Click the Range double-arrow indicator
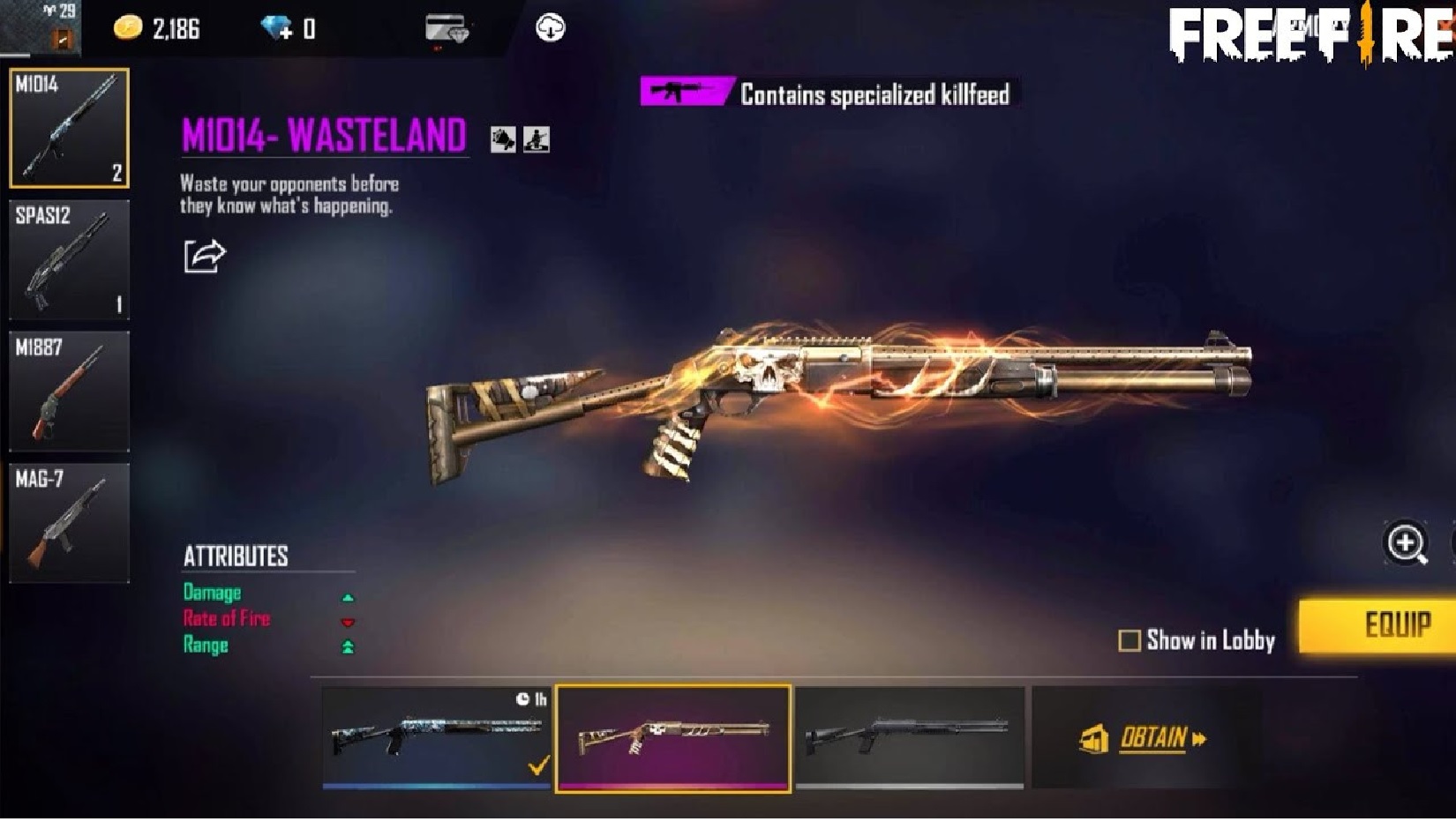The height and width of the screenshot is (829, 1456). tap(349, 646)
